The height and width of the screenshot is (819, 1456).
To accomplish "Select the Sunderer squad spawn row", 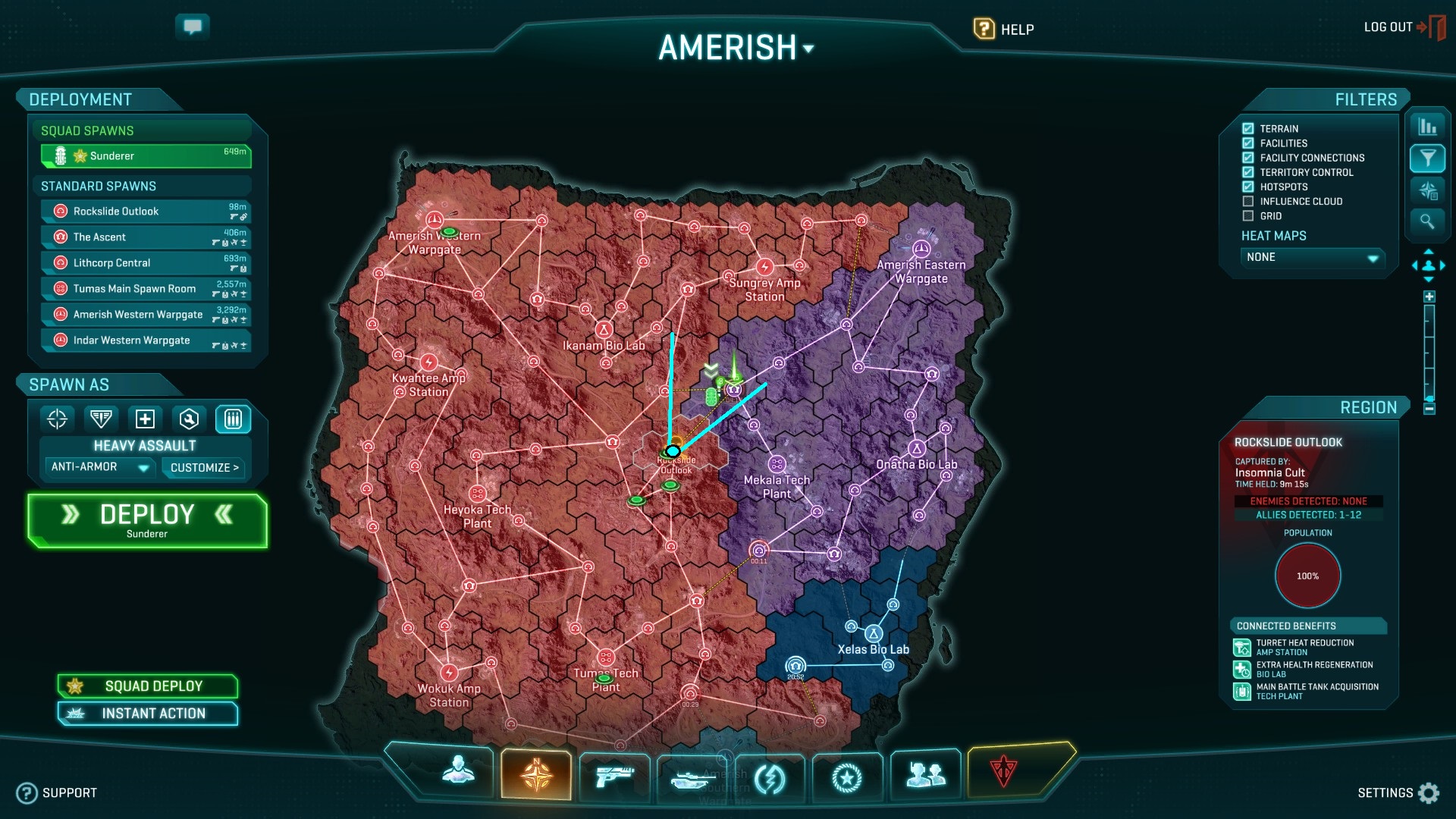I will click(x=146, y=156).
